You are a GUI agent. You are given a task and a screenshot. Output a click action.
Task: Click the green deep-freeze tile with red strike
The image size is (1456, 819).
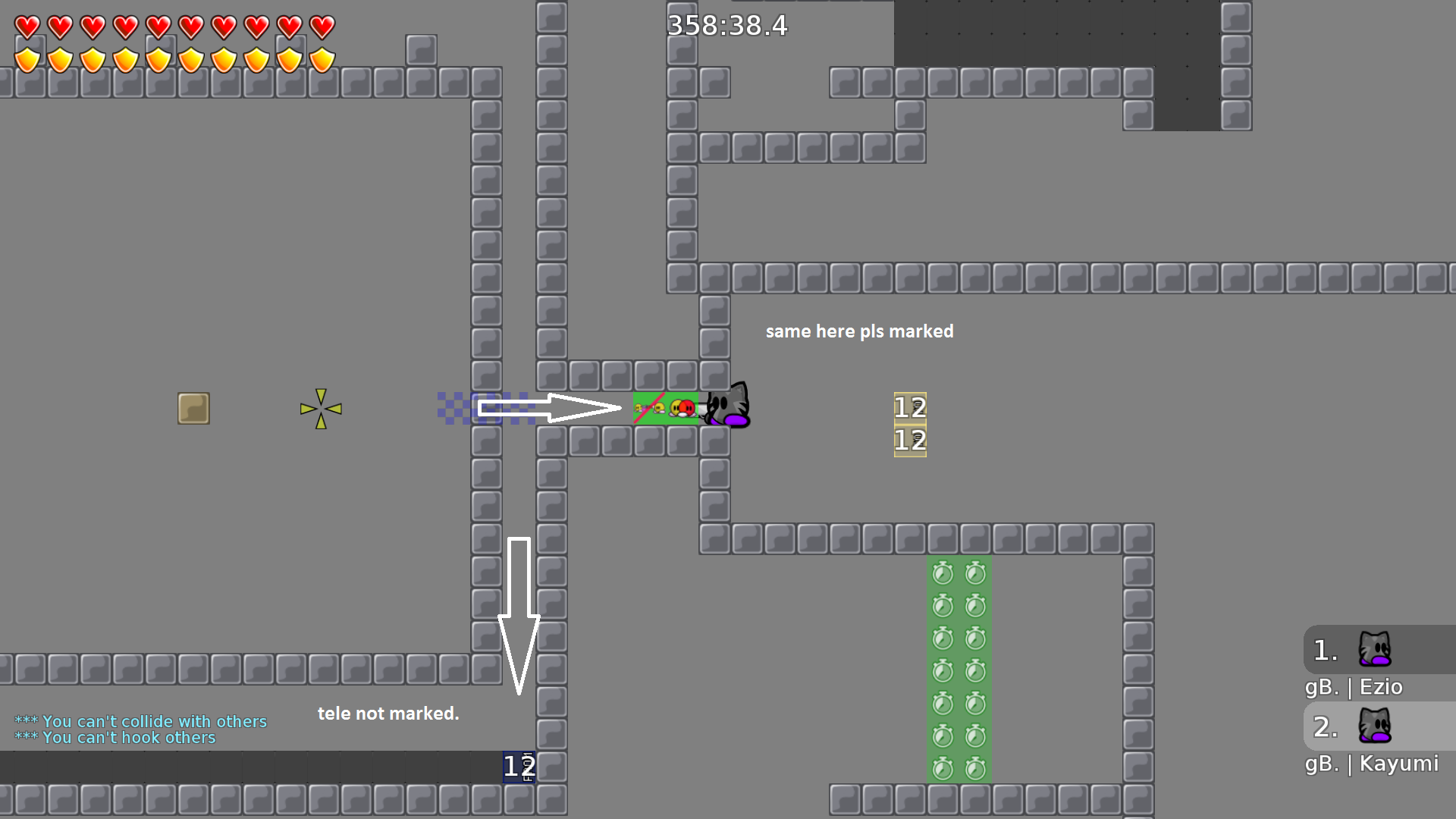coord(648,407)
